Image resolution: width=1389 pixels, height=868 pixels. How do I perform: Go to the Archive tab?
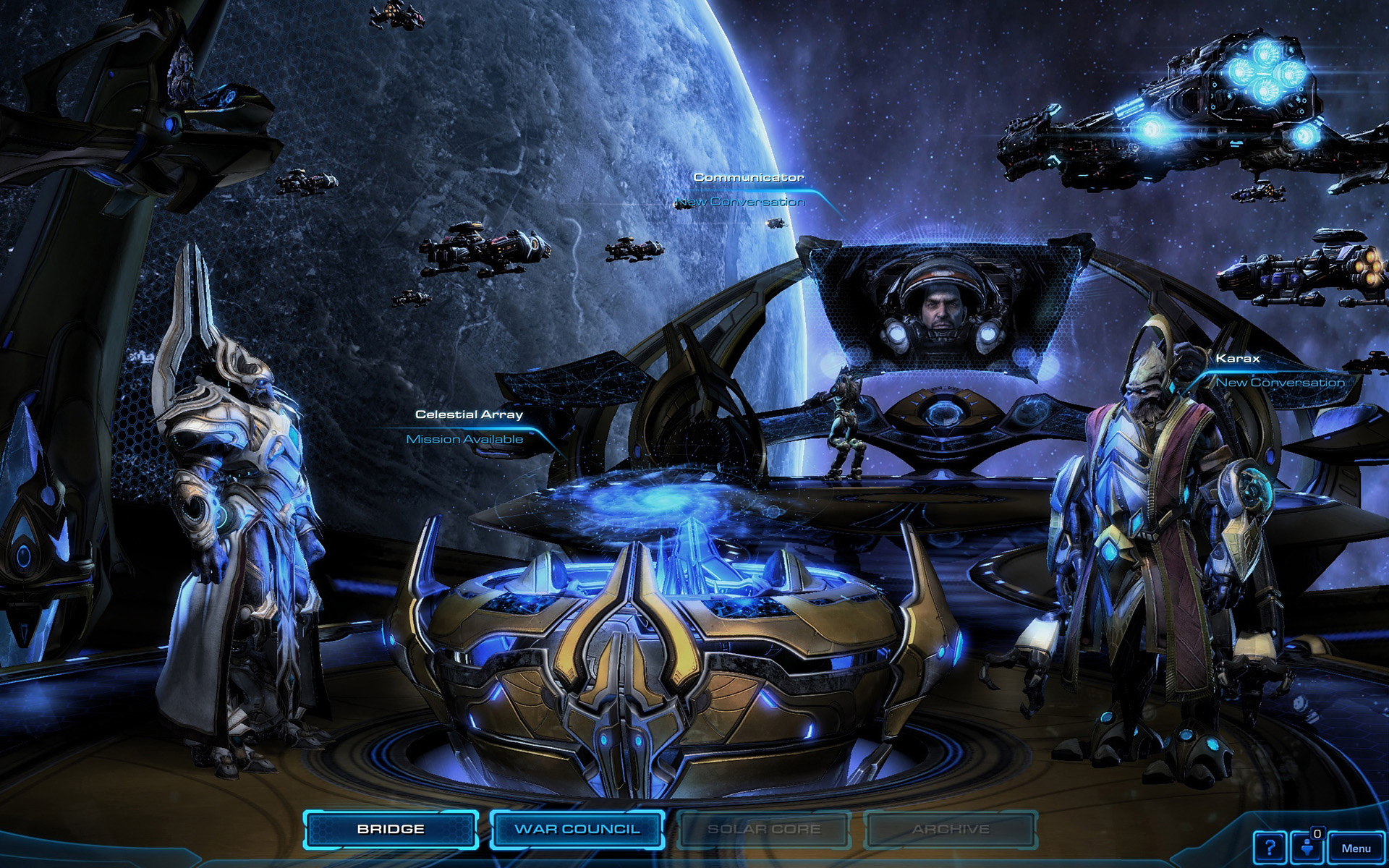[x=951, y=829]
